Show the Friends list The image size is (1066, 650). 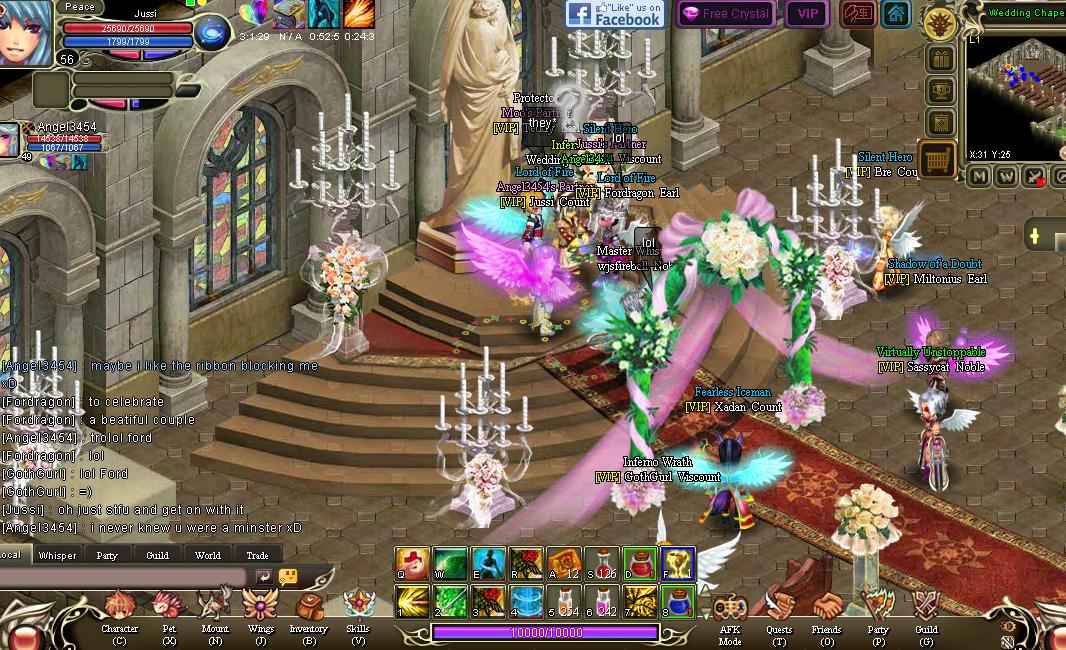827,608
